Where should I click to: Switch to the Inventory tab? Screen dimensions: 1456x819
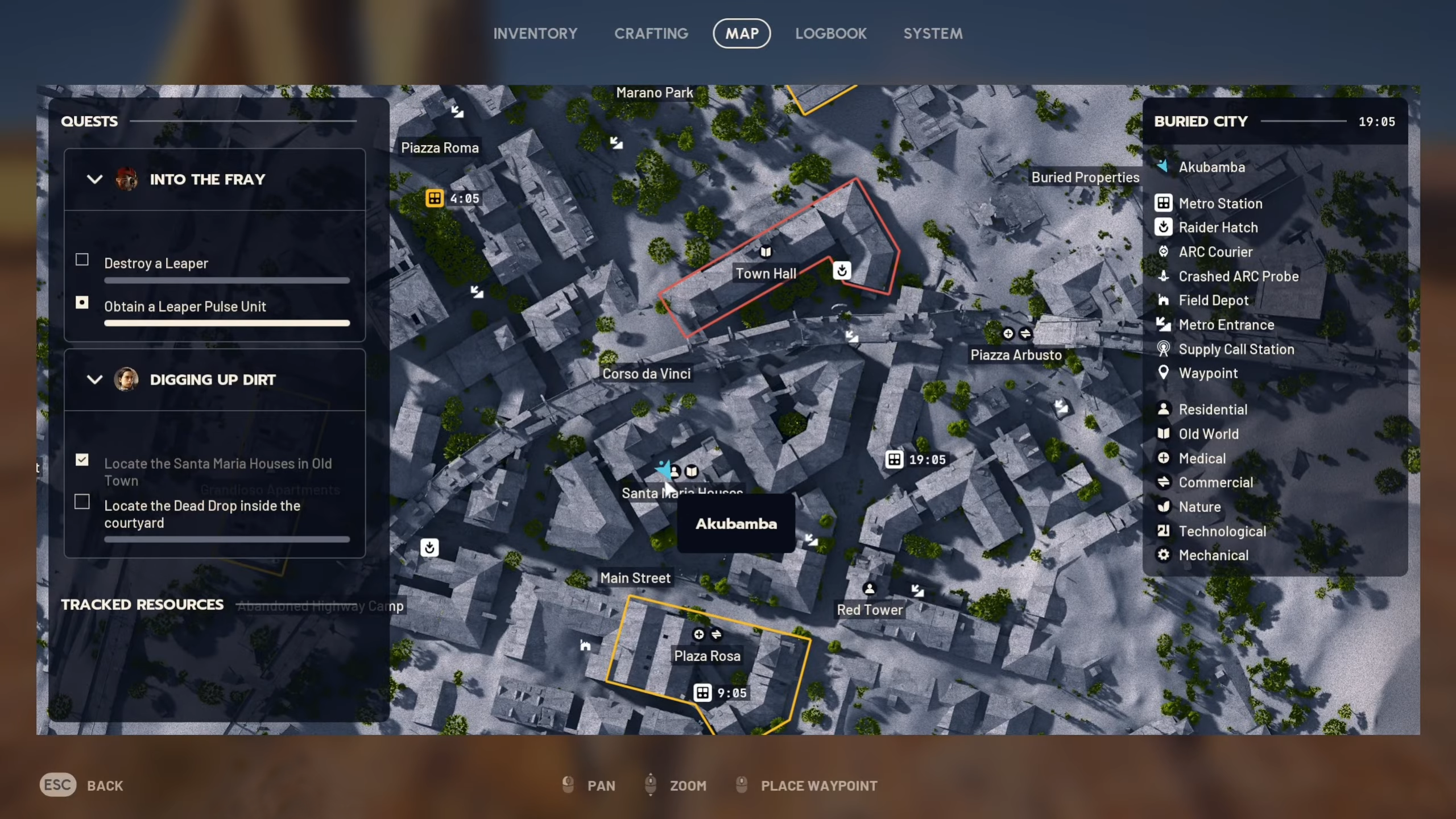[x=535, y=33]
